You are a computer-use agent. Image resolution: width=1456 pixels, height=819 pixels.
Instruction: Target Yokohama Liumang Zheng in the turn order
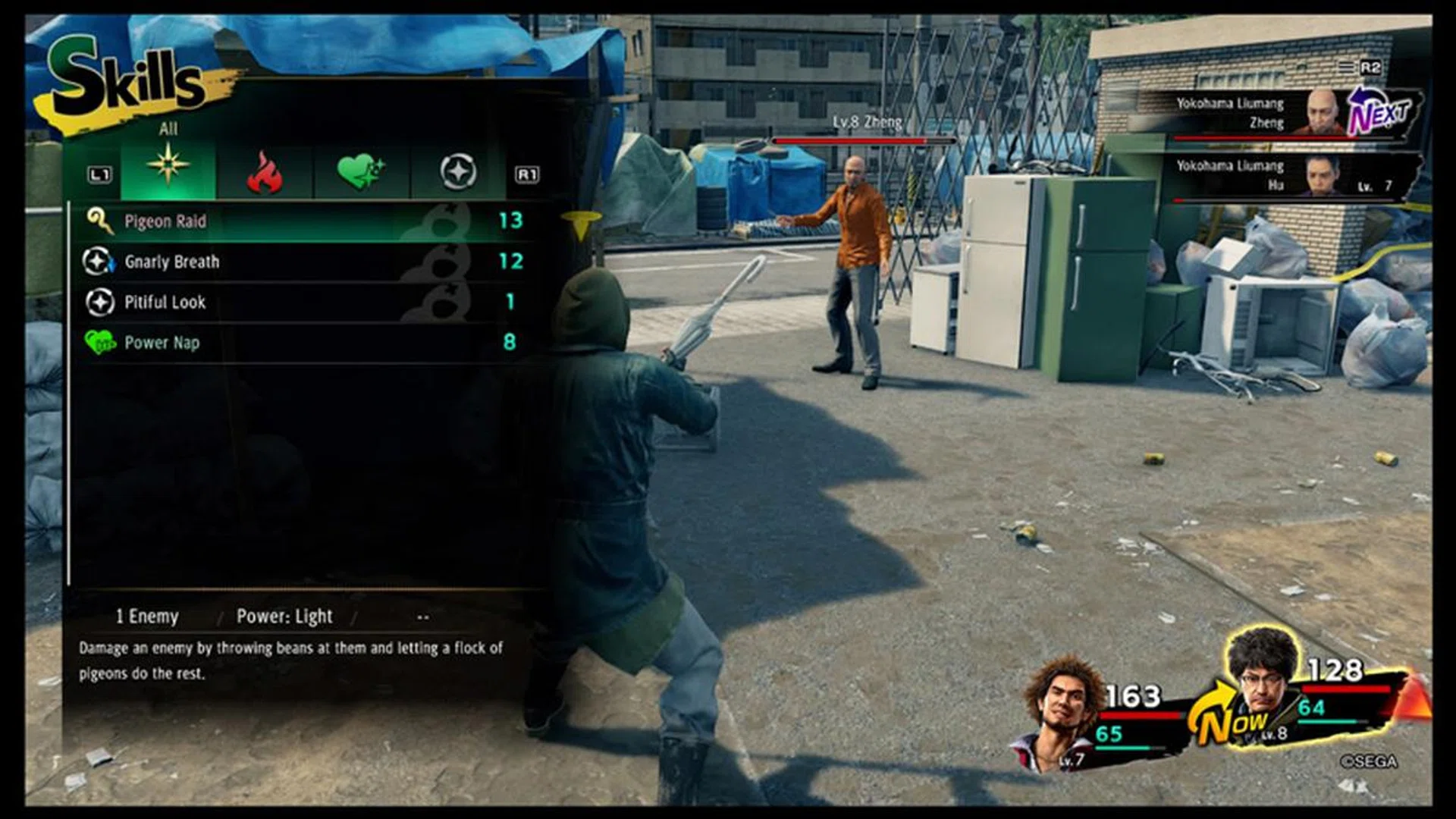tap(1259, 114)
